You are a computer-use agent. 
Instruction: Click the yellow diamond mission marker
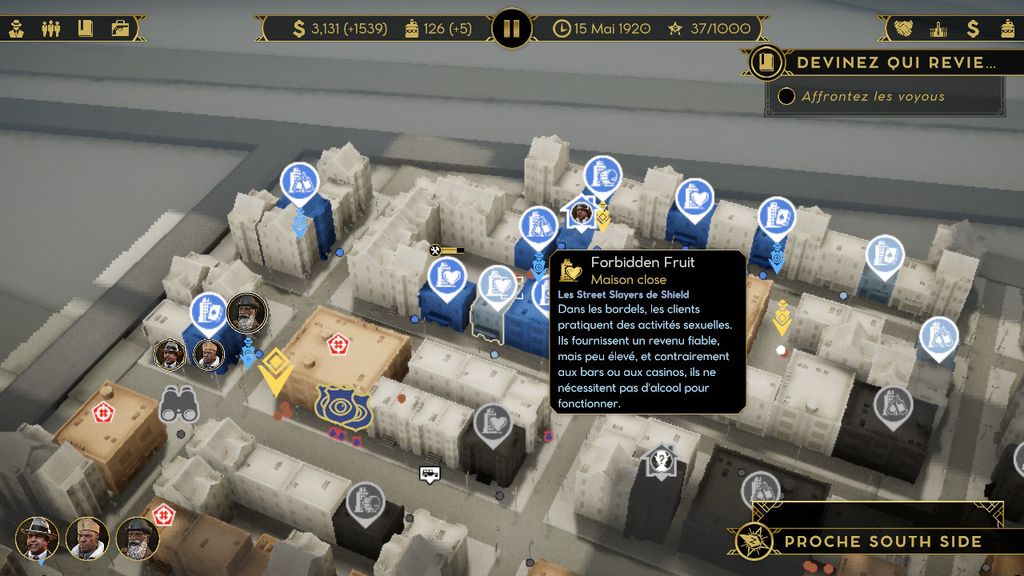coord(273,371)
